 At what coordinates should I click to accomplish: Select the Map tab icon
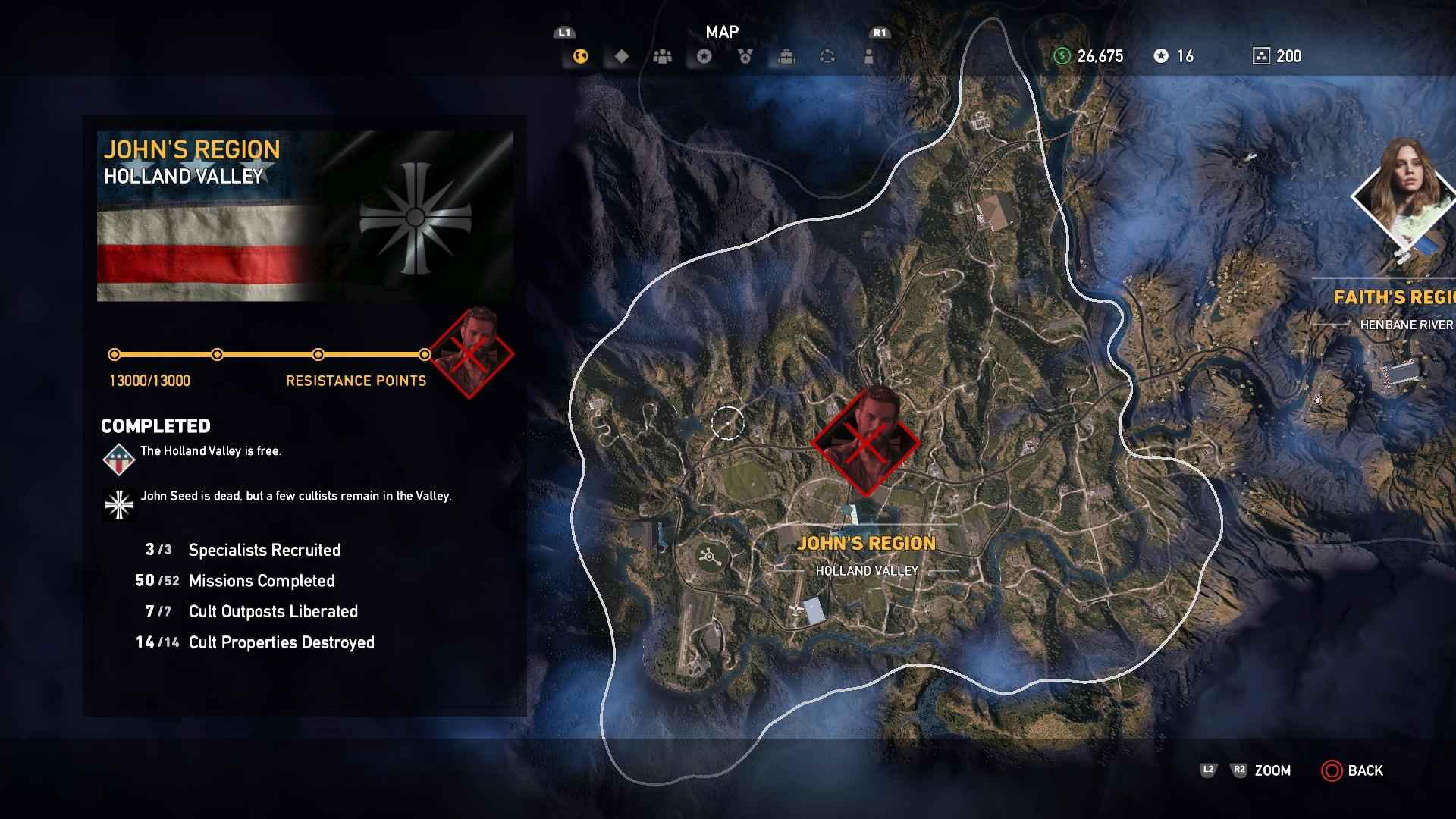point(580,56)
